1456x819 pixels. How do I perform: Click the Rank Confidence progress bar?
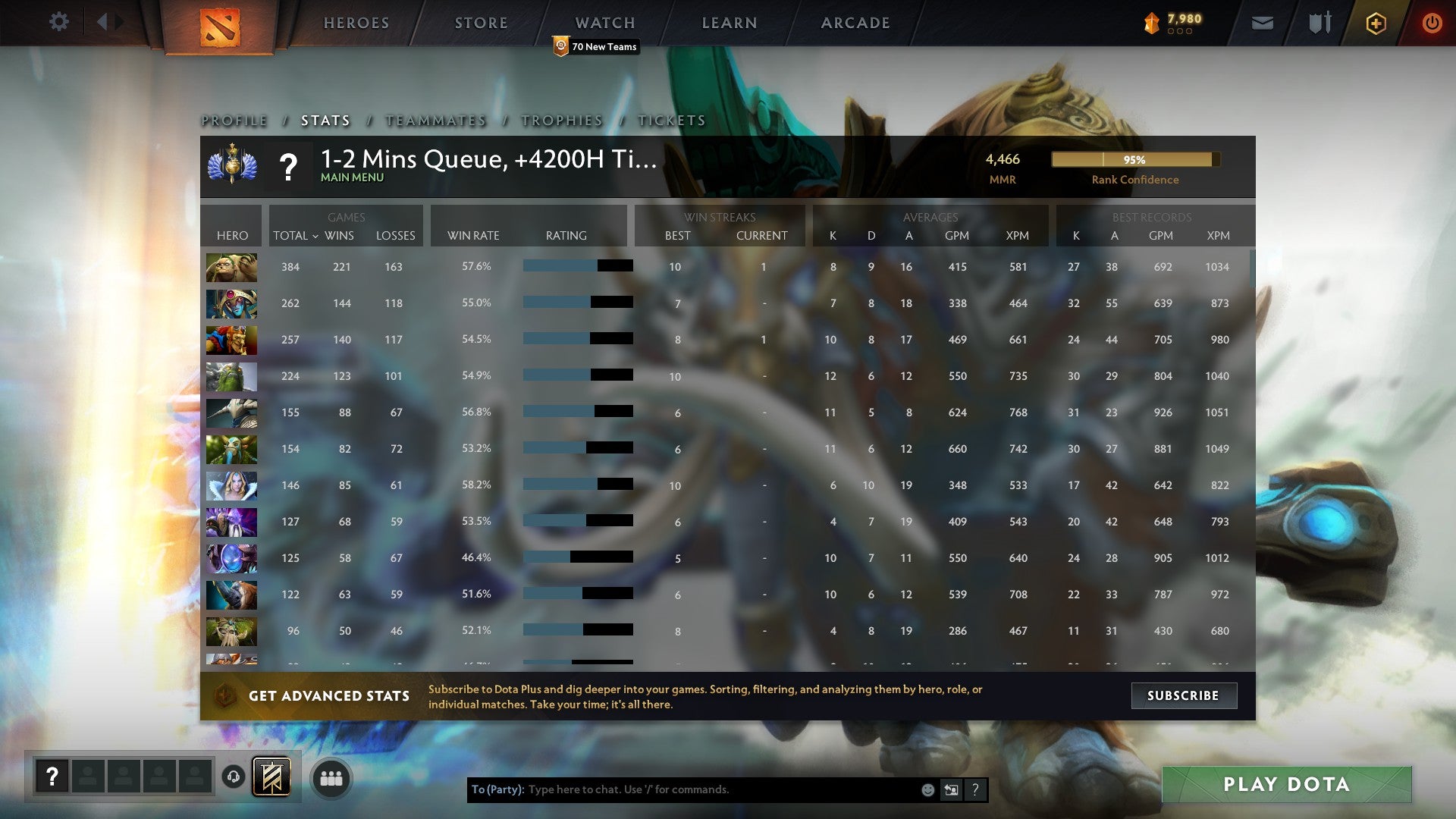tap(1134, 160)
